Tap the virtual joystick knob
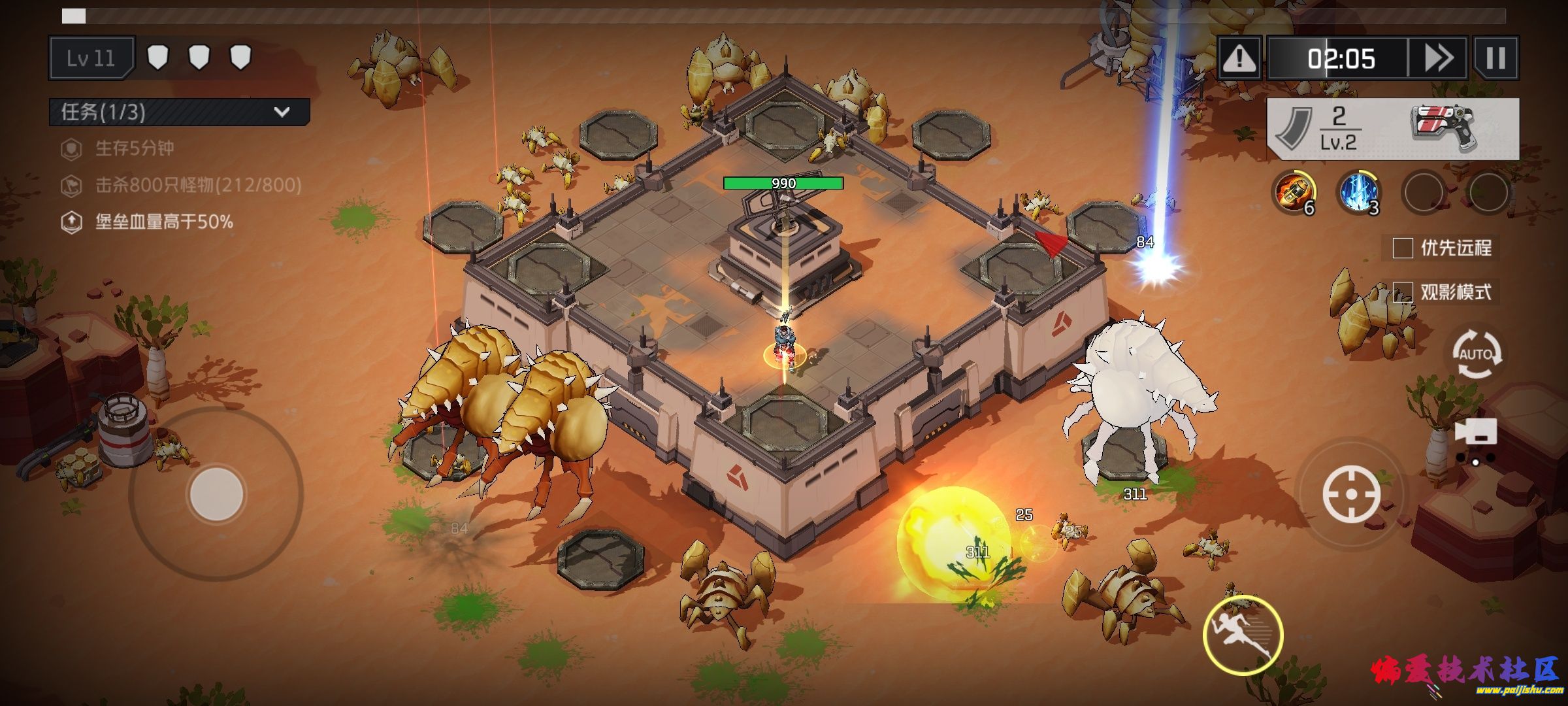Image resolution: width=1568 pixels, height=706 pixels. 216,494
